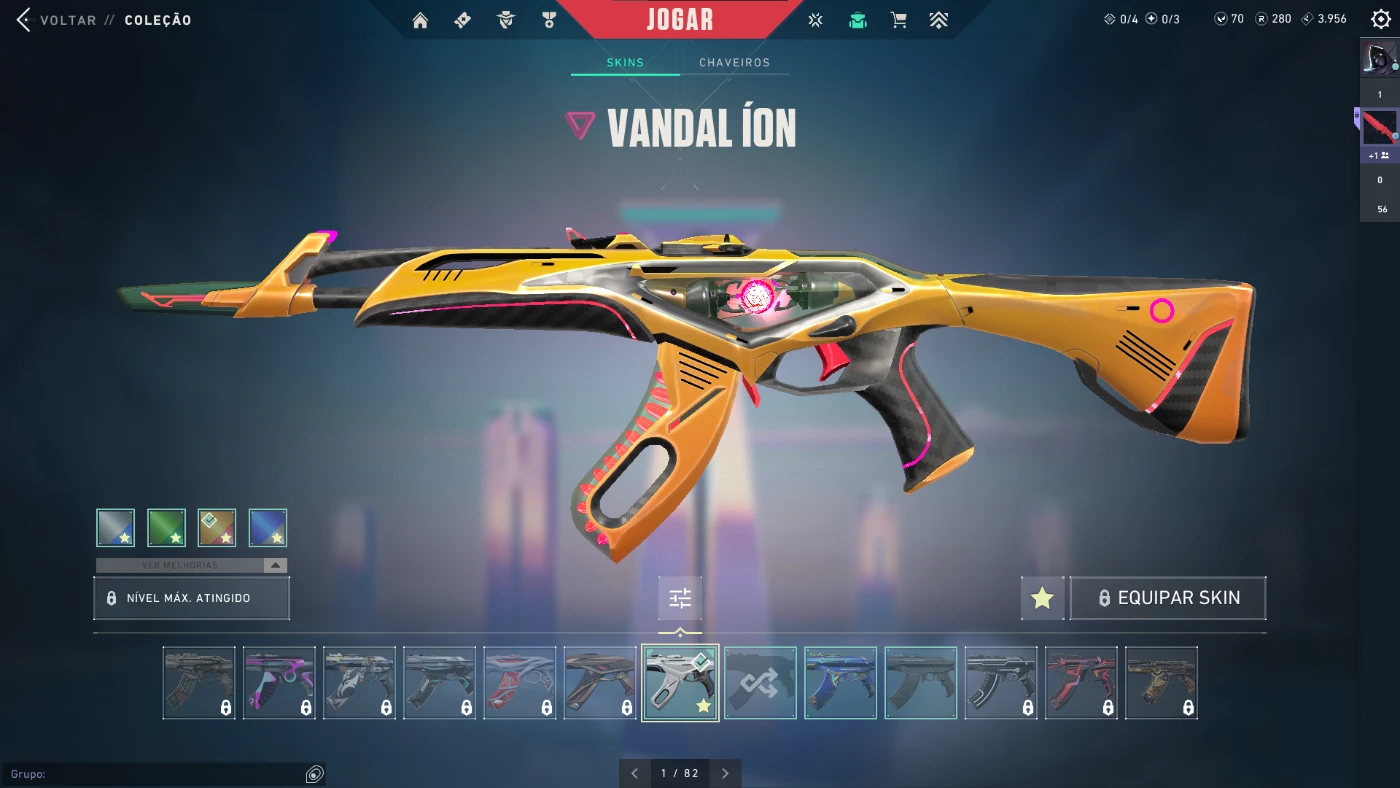Open the home screen icon

click(420, 20)
